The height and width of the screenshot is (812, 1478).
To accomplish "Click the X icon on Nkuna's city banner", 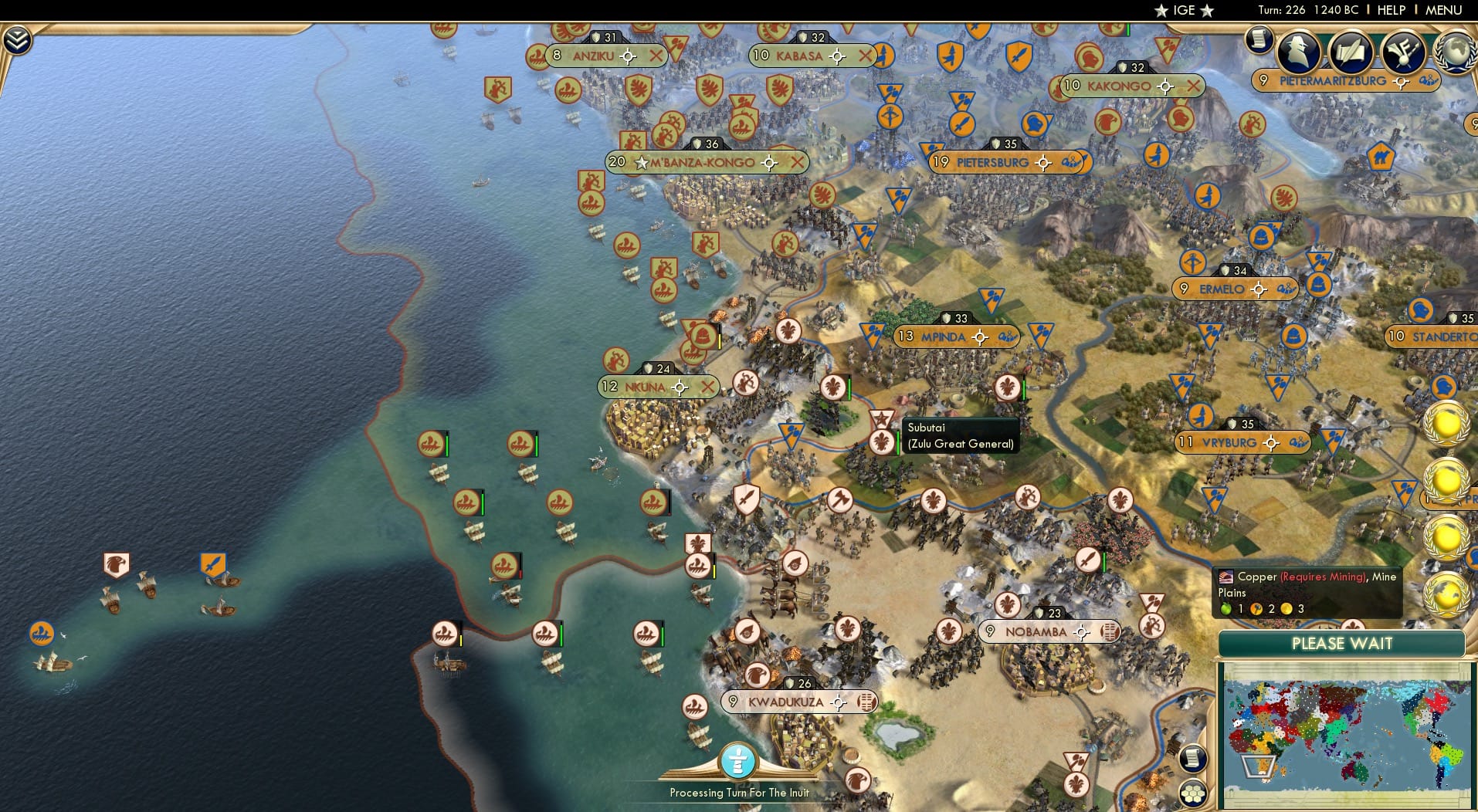I will [x=709, y=387].
